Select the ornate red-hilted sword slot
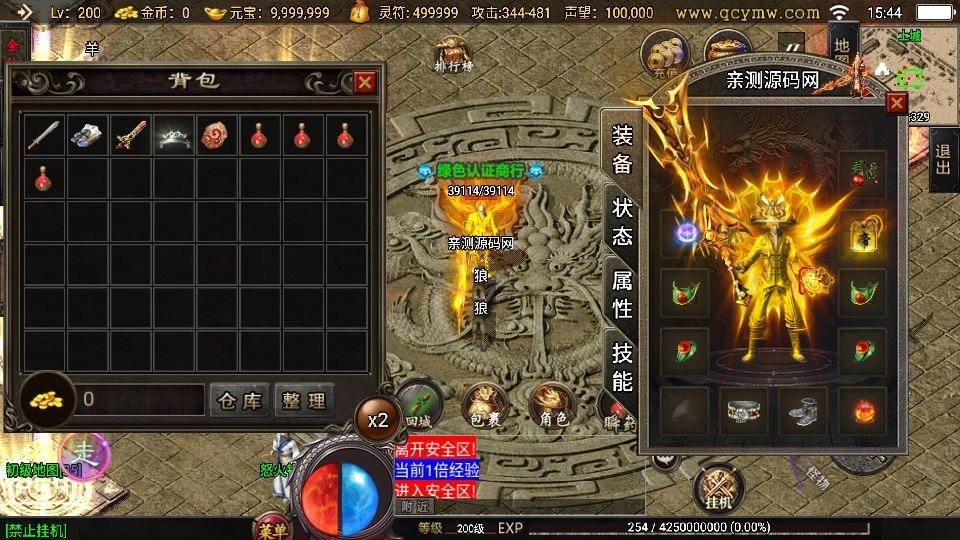The image size is (960, 540). (x=130, y=134)
